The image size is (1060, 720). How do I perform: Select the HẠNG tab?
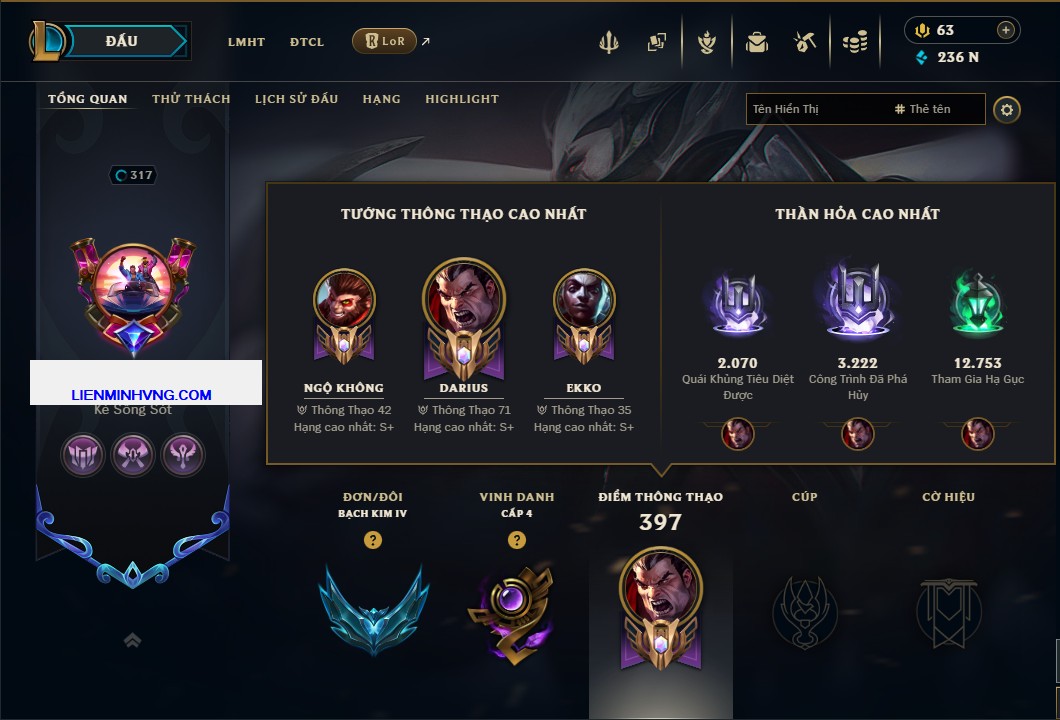pyautogui.click(x=381, y=99)
